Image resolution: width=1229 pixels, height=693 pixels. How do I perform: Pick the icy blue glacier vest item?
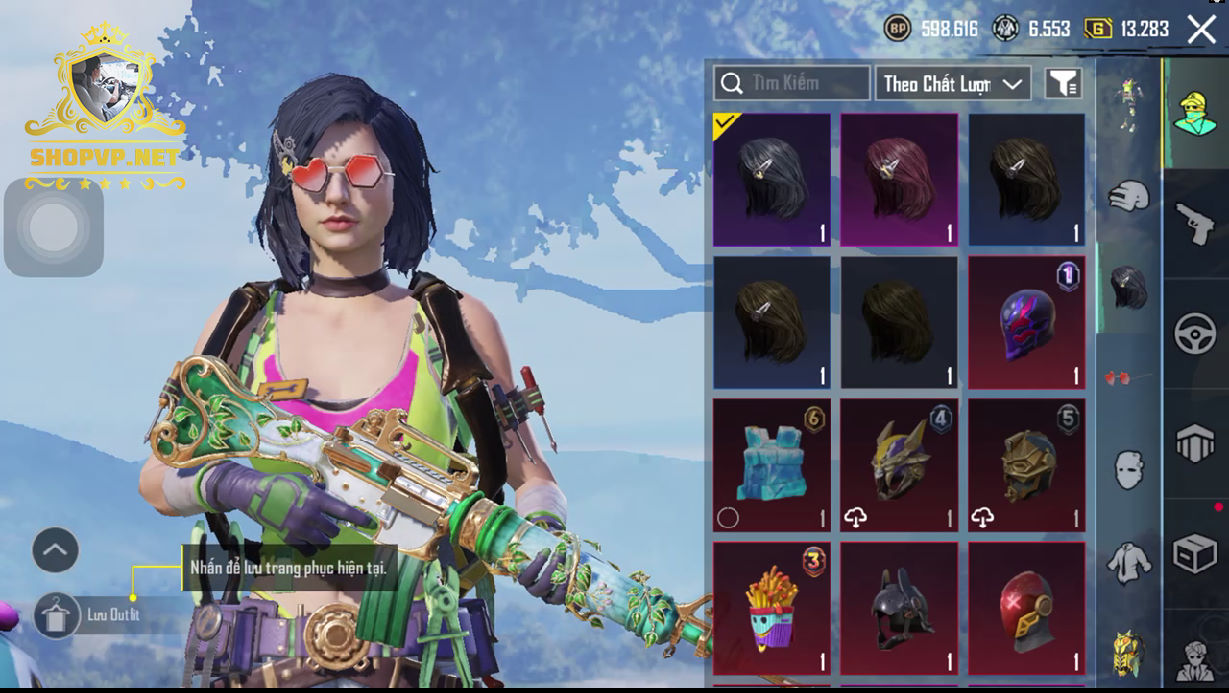click(771, 465)
